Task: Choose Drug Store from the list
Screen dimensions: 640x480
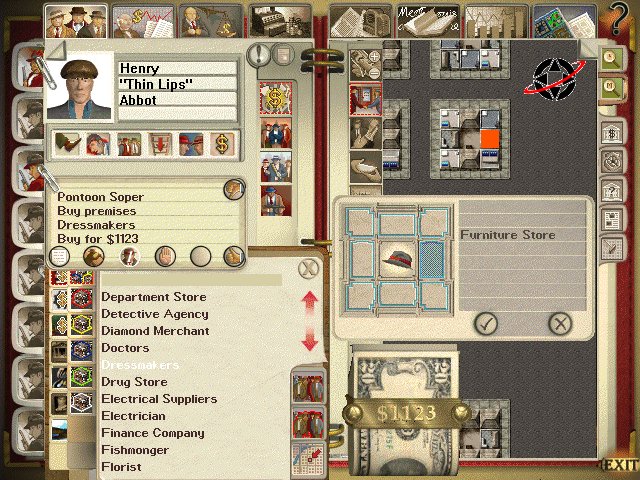Action: pos(134,382)
